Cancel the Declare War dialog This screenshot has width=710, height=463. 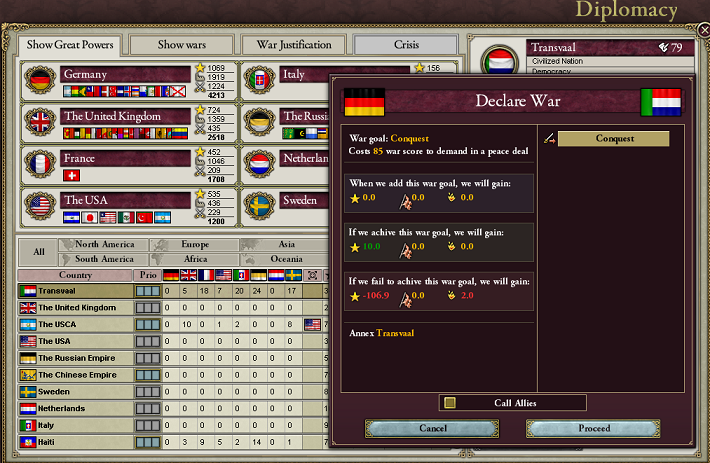coord(432,428)
